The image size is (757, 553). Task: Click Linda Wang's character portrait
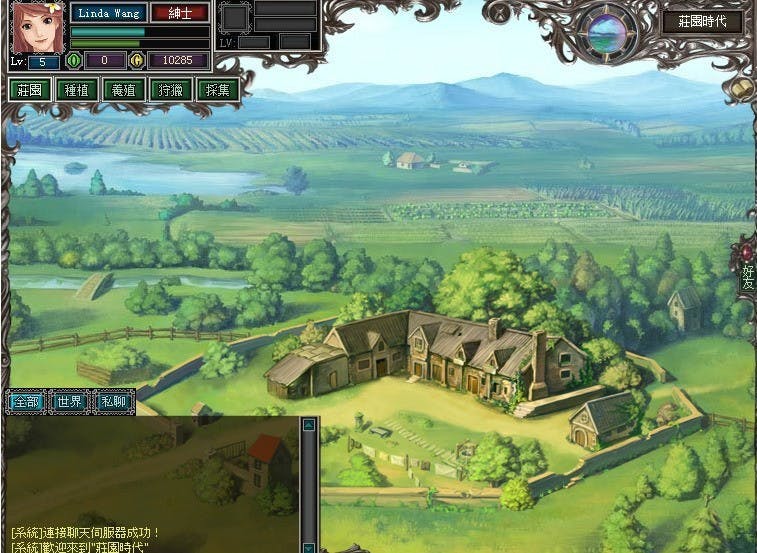pos(38,27)
